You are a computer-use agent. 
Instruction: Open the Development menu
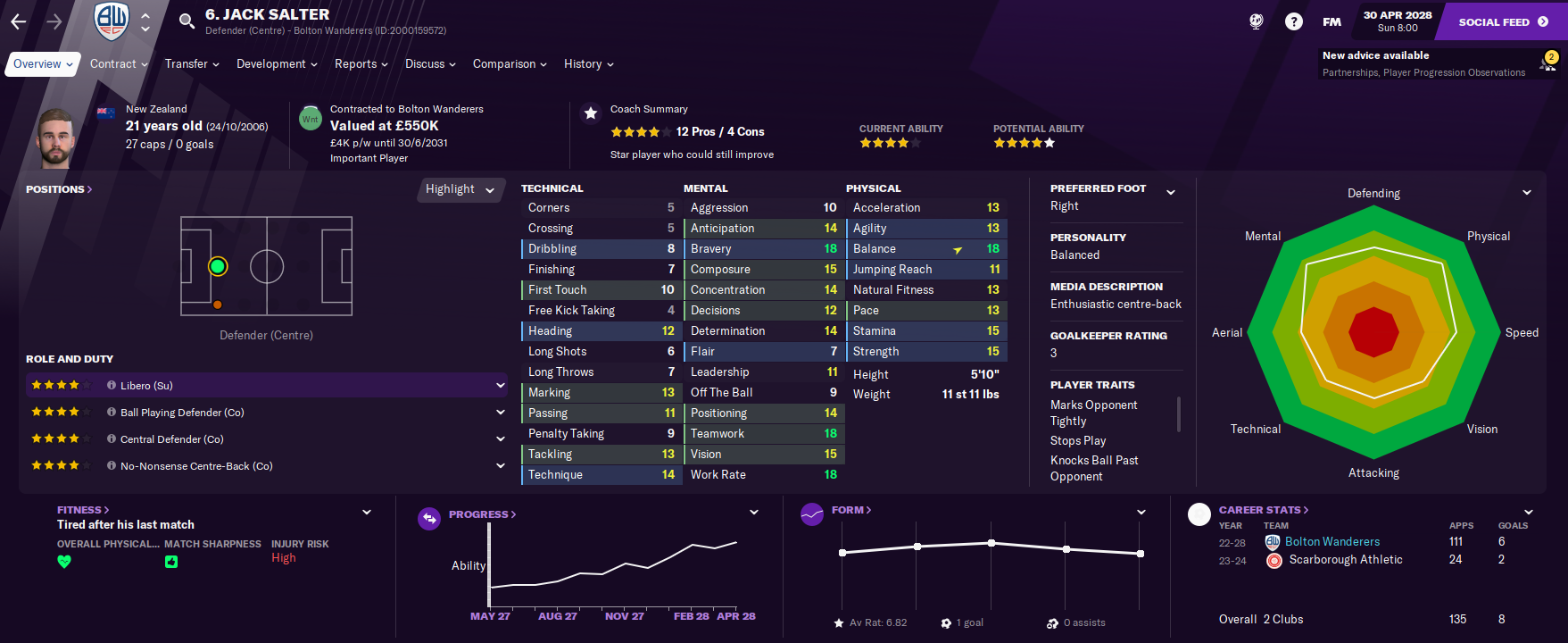(x=276, y=64)
